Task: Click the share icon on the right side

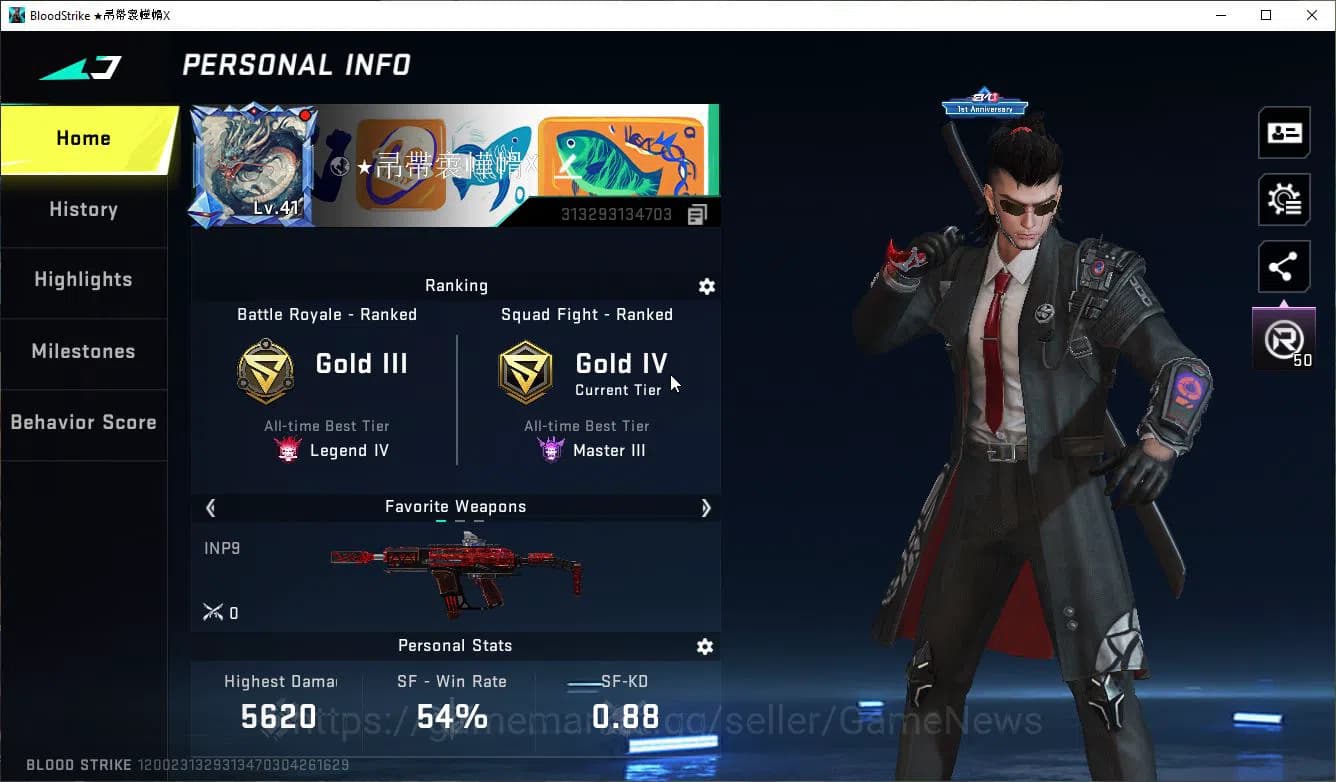Action: click(x=1284, y=266)
